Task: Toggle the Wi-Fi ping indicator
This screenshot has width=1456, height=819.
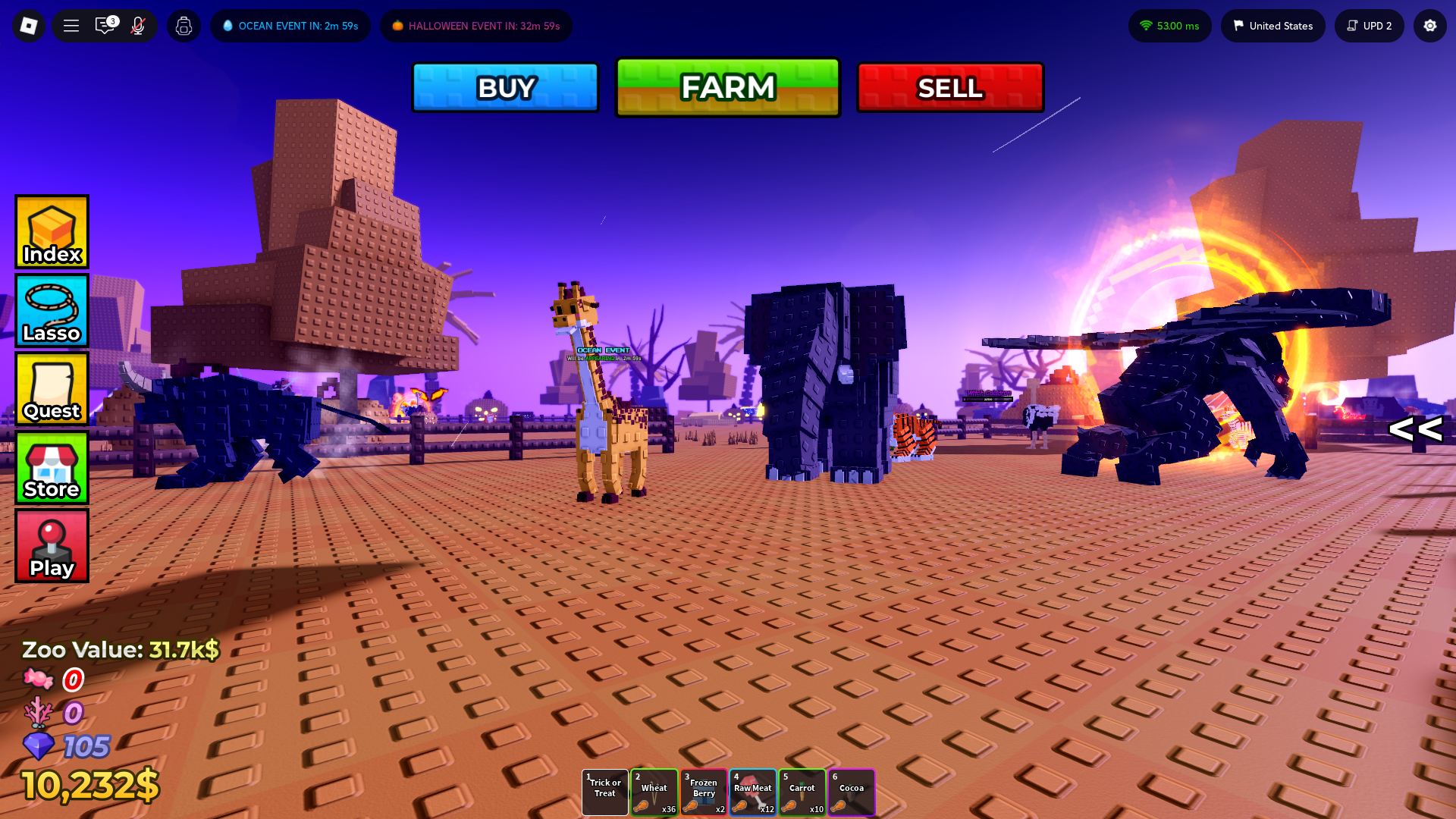Action: [x=1169, y=25]
